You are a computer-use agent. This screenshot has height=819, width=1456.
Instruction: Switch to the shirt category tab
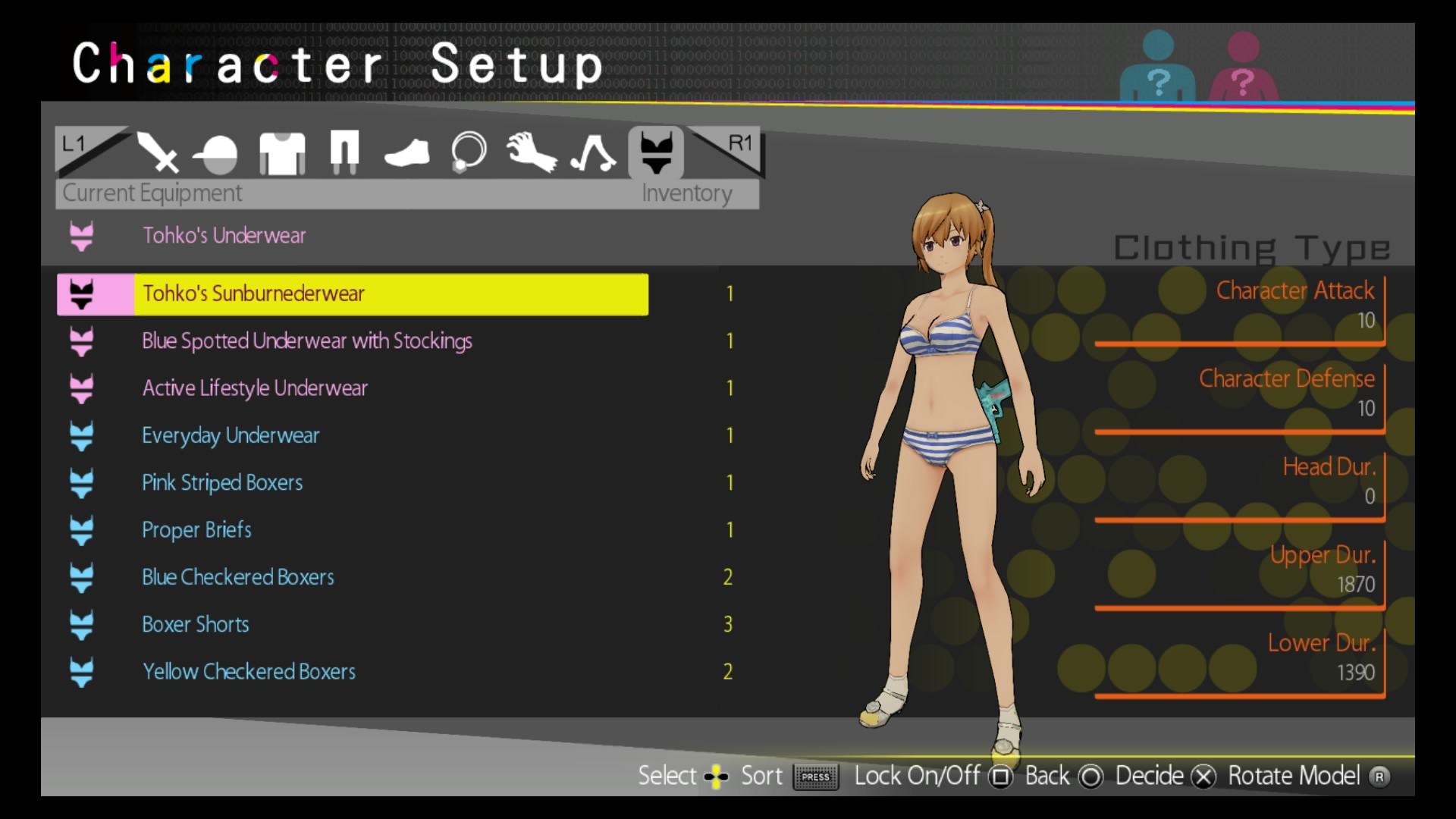(282, 153)
